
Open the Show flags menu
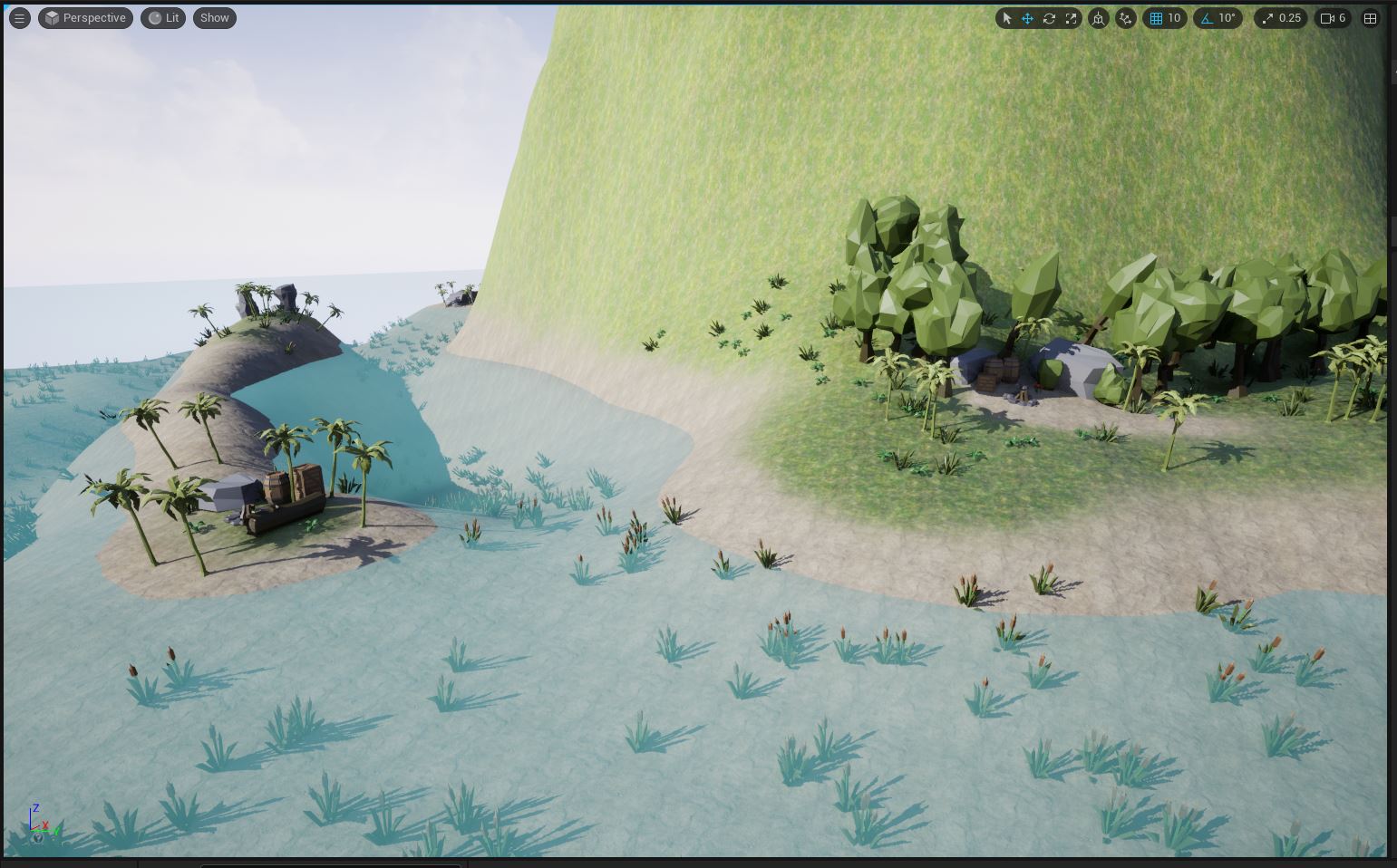pos(215,18)
